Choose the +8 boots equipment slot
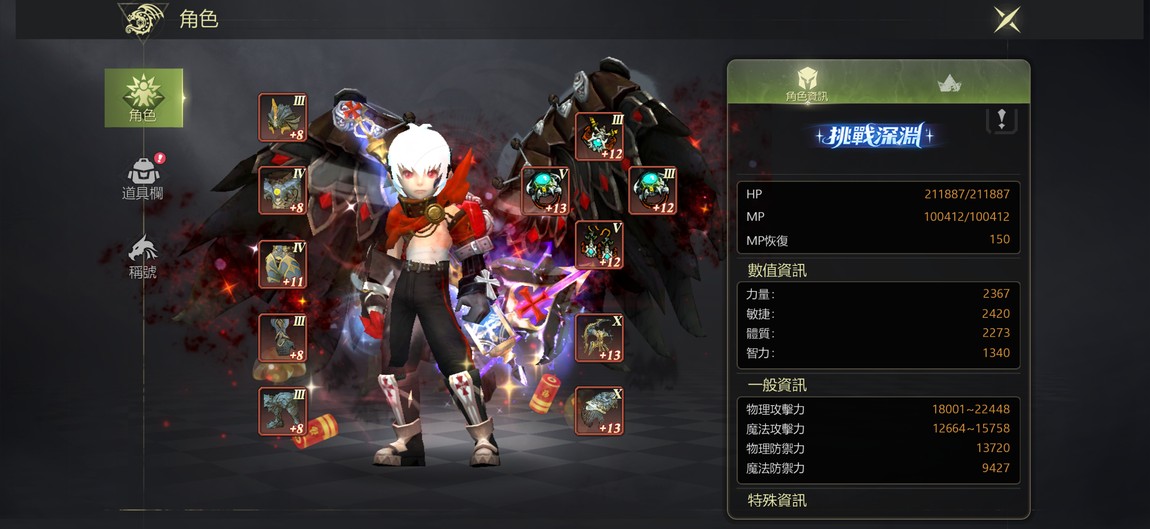Viewport: 1150px width, 529px height. [x=283, y=411]
